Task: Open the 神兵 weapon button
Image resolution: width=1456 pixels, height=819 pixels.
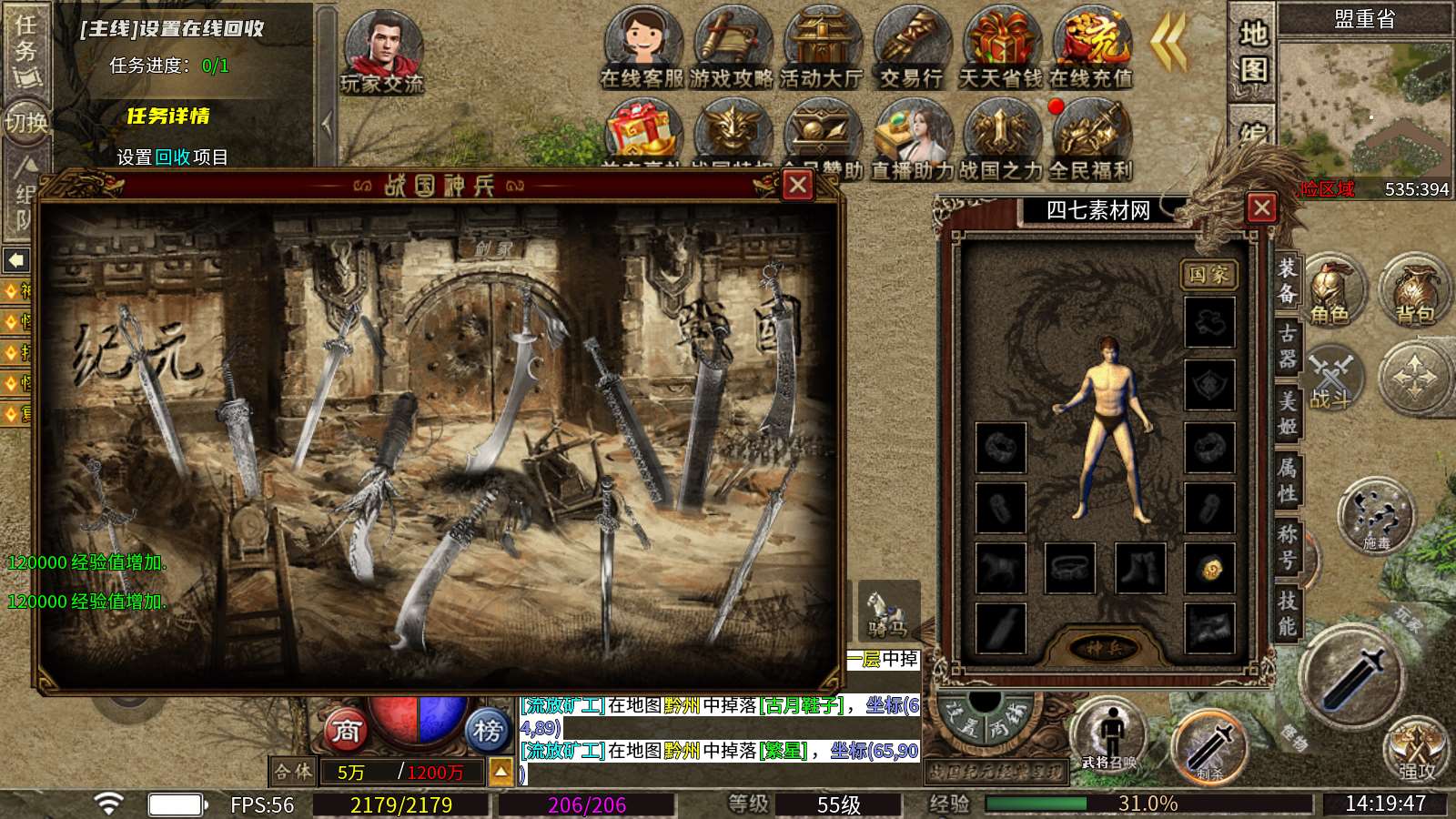Action: point(1104,648)
